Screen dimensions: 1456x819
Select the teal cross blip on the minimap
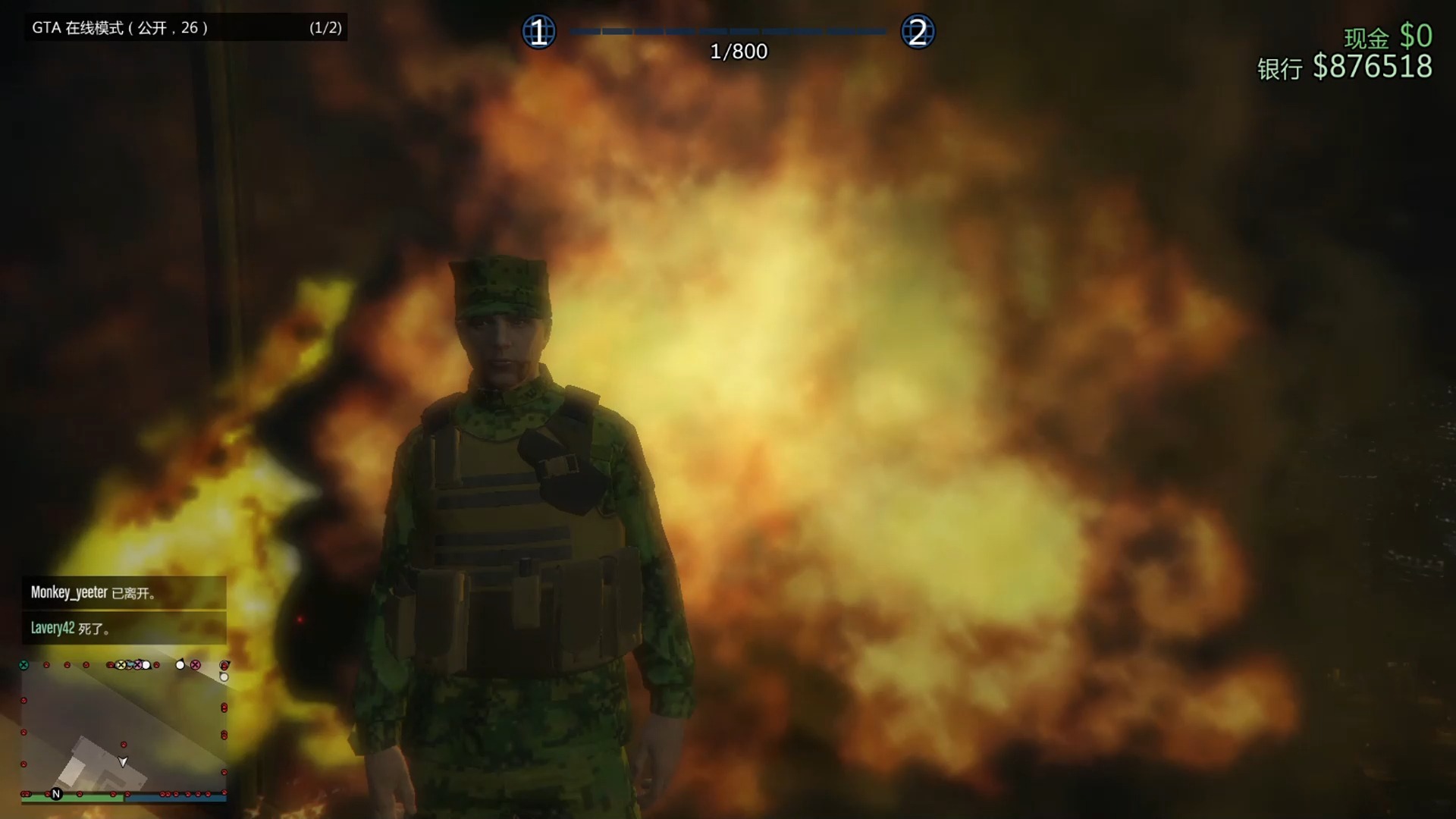(24, 664)
